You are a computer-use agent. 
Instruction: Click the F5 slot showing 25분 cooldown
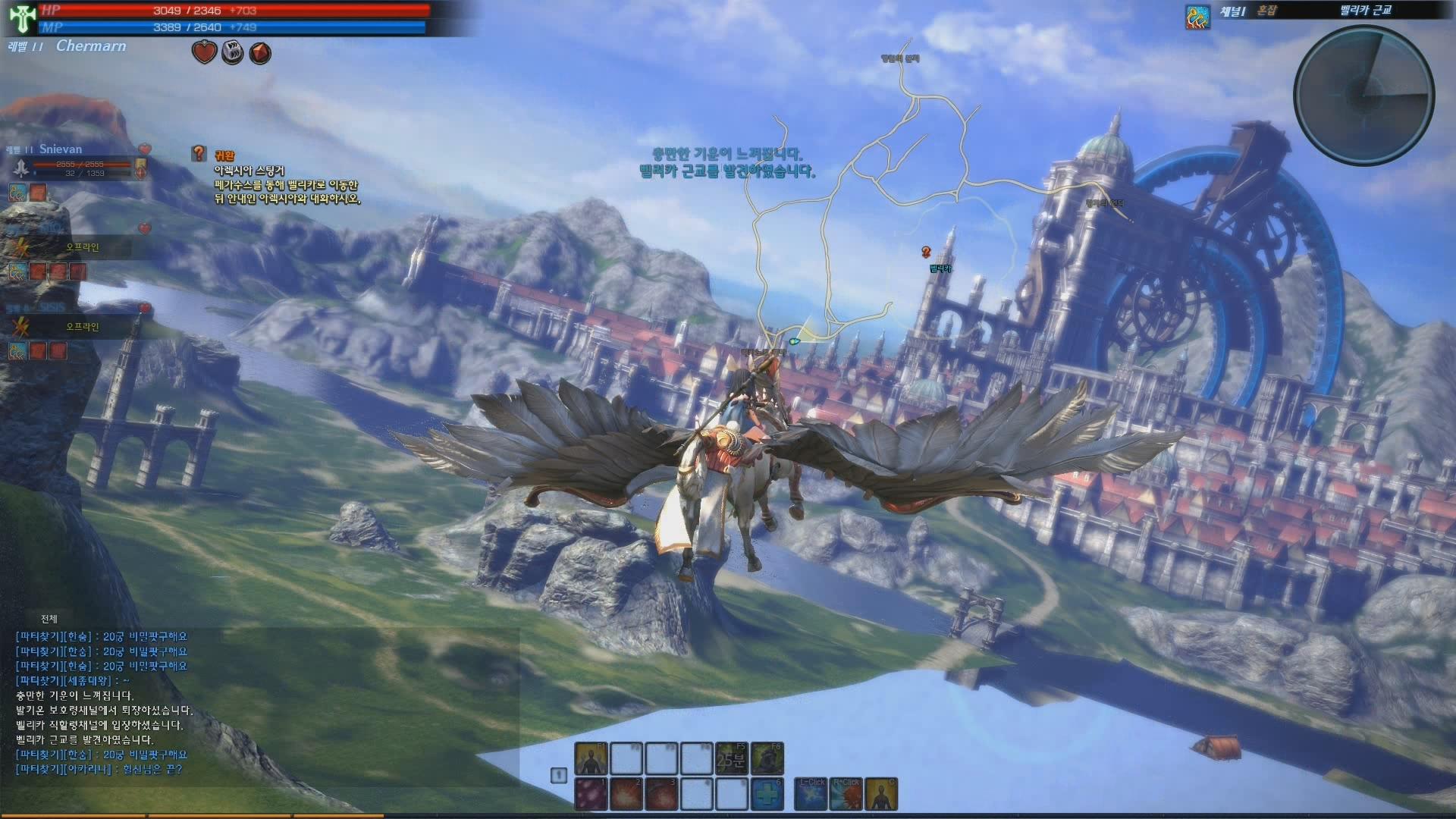pyautogui.click(x=731, y=758)
